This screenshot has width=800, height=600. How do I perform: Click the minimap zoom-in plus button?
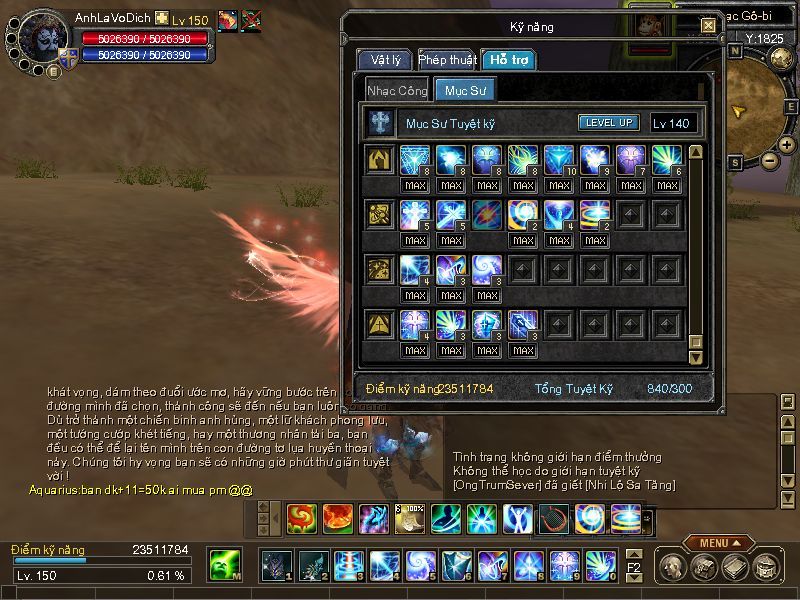click(788, 145)
